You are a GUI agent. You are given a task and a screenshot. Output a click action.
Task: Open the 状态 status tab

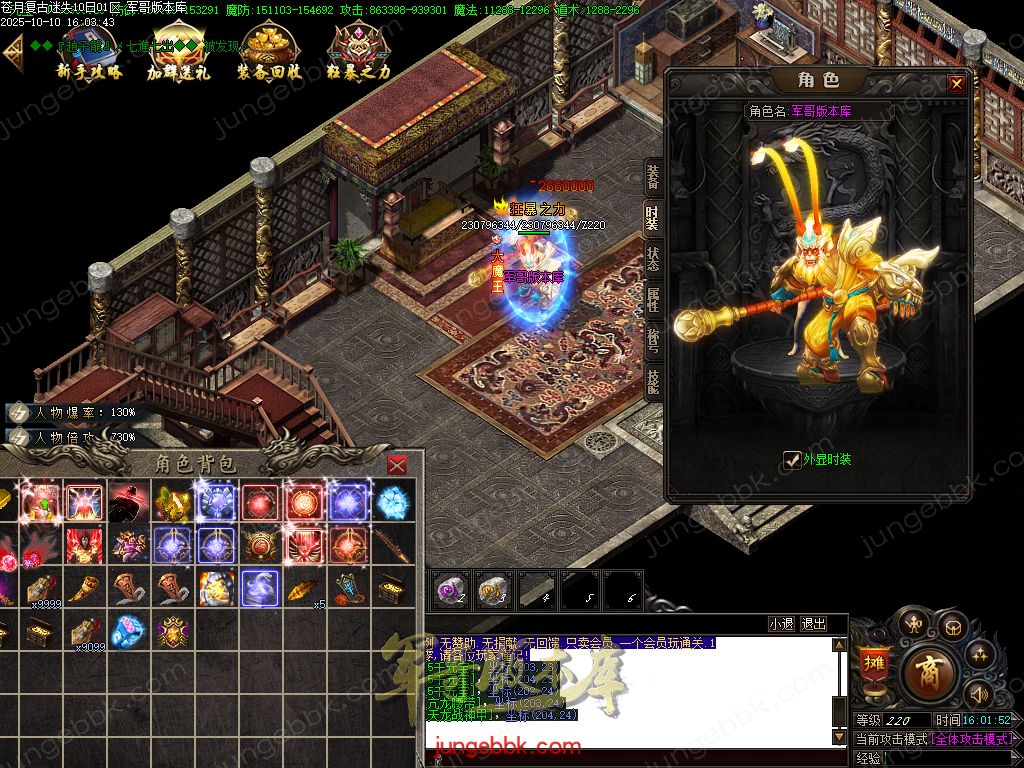coord(652,259)
